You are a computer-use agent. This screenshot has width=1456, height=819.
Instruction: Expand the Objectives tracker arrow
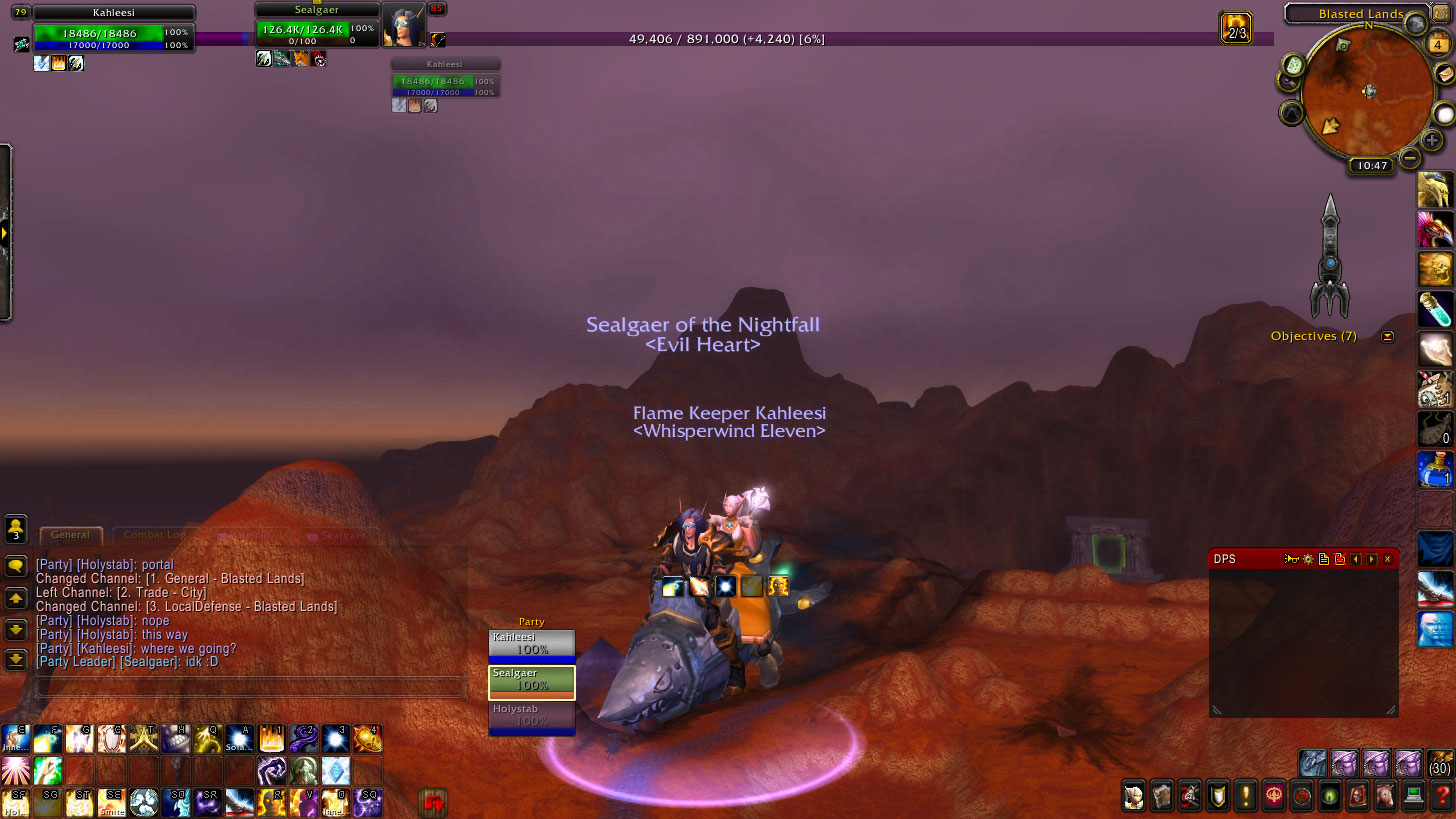(1387, 336)
